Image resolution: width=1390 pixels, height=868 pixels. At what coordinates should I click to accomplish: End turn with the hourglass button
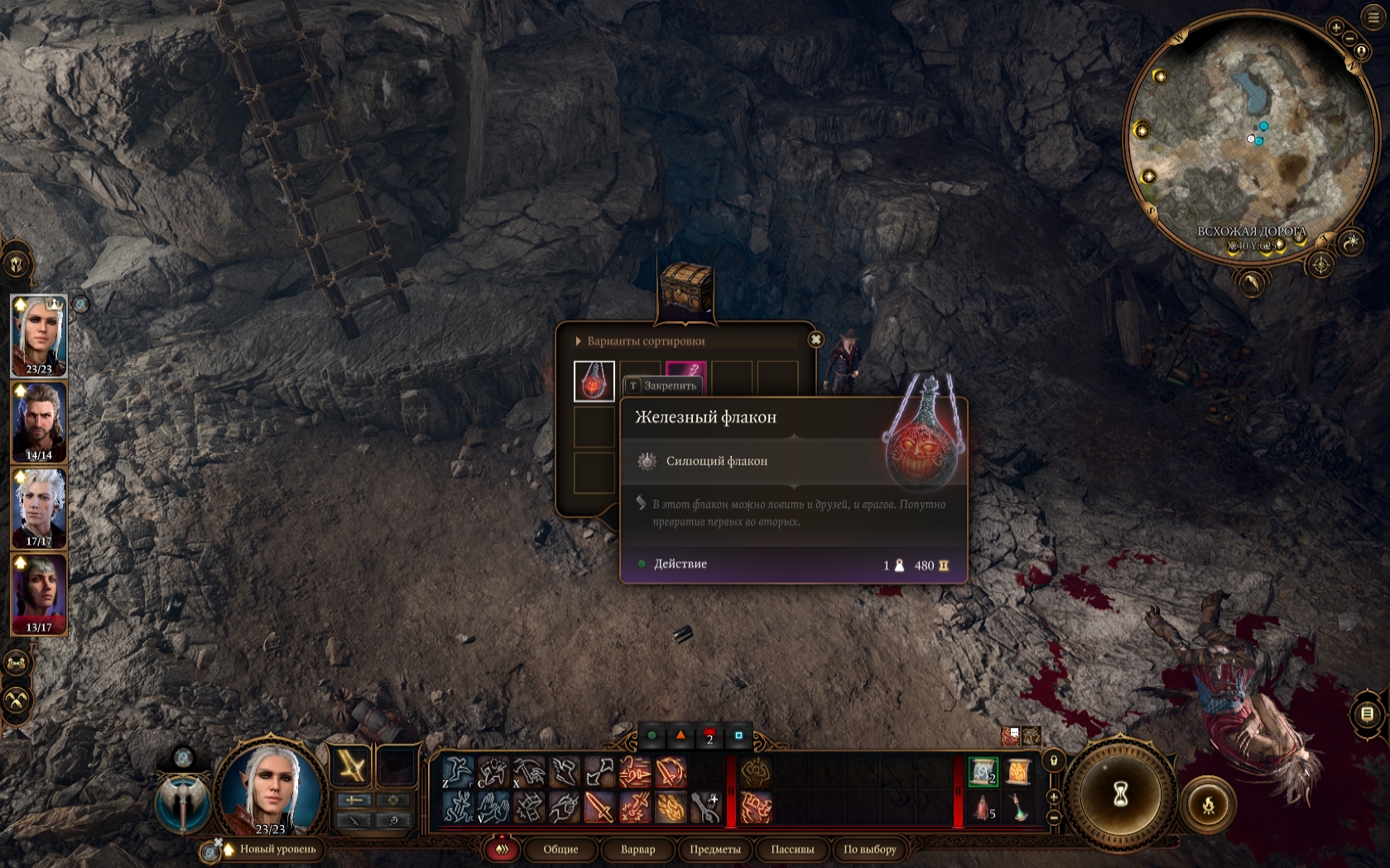[x=1120, y=794]
